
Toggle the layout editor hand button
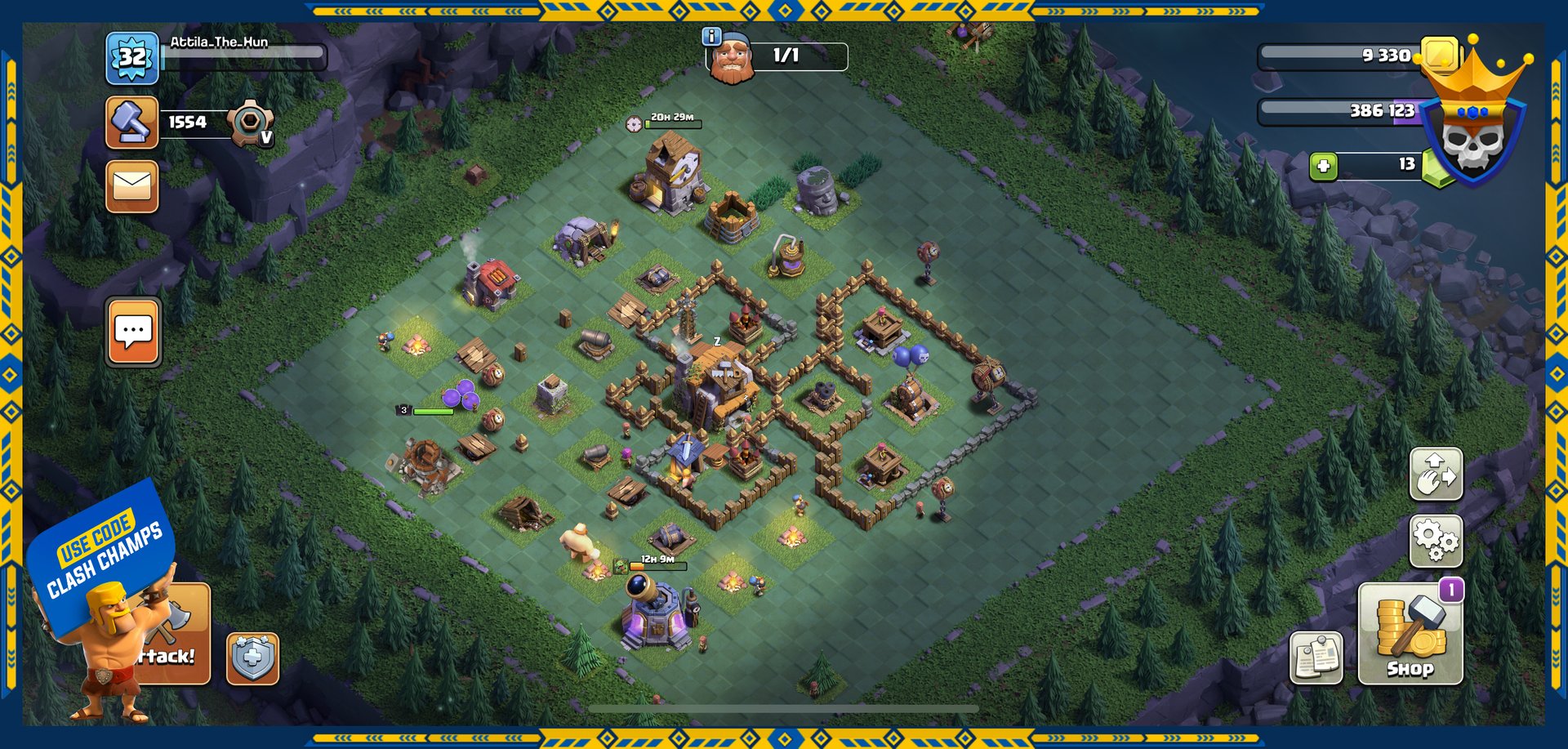pyautogui.click(x=1436, y=474)
